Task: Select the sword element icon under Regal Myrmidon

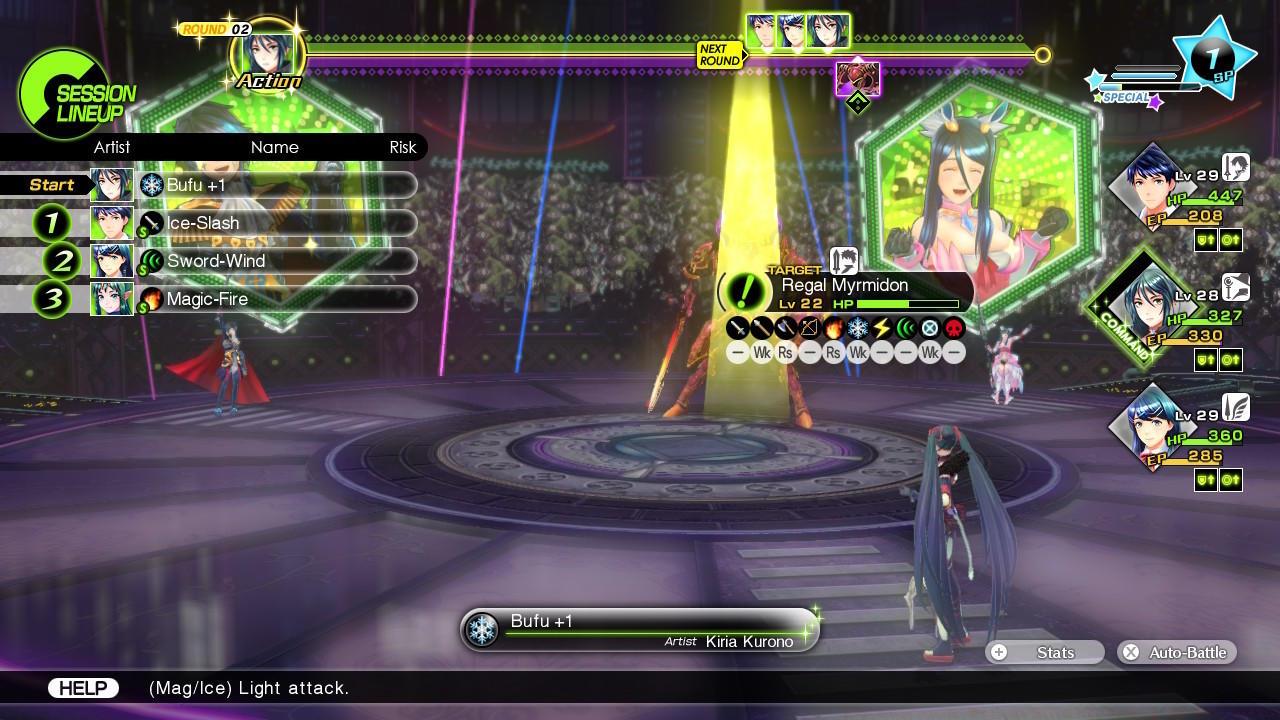Action: (738, 328)
